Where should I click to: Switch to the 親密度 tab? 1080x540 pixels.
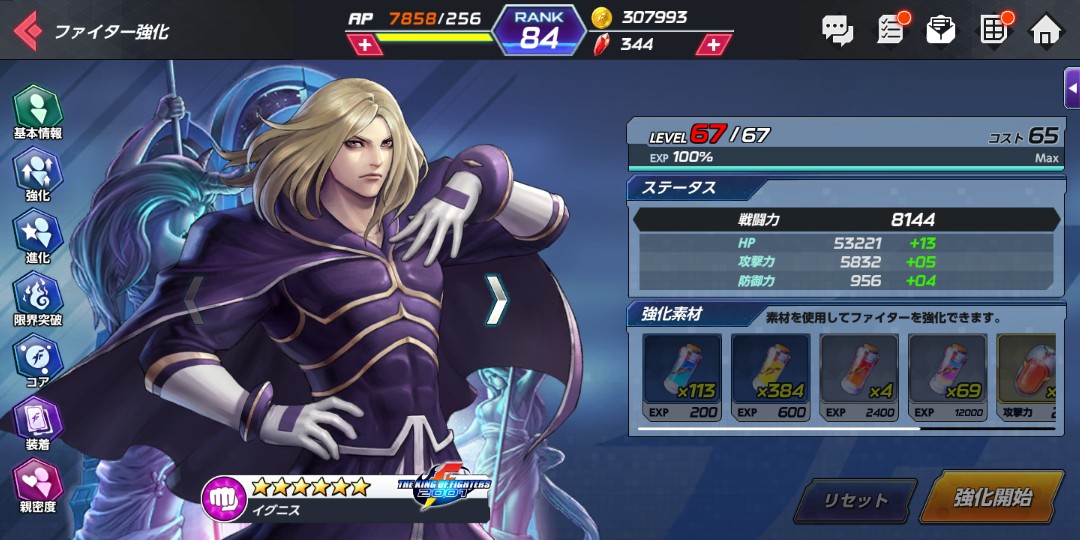[x=38, y=486]
